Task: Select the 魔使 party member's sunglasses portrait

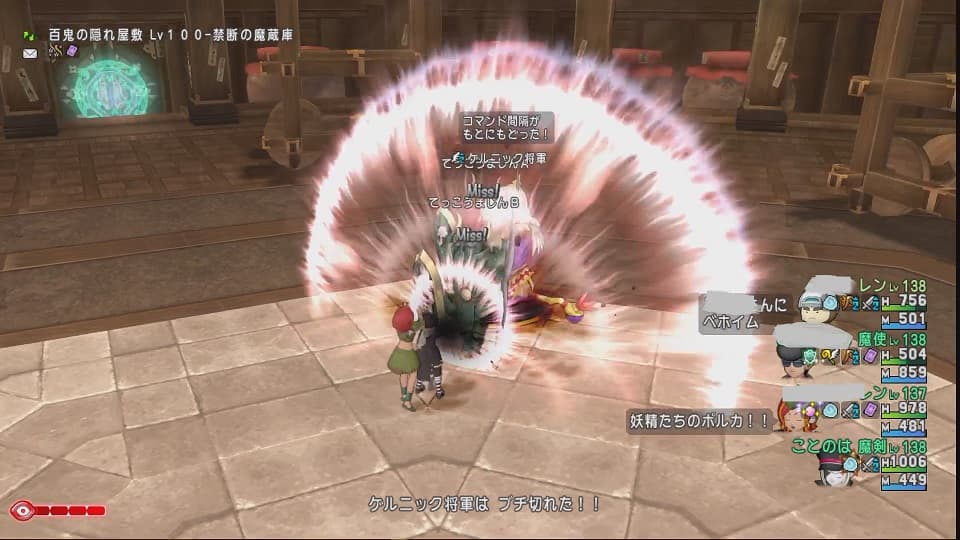Action: pos(794,360)
